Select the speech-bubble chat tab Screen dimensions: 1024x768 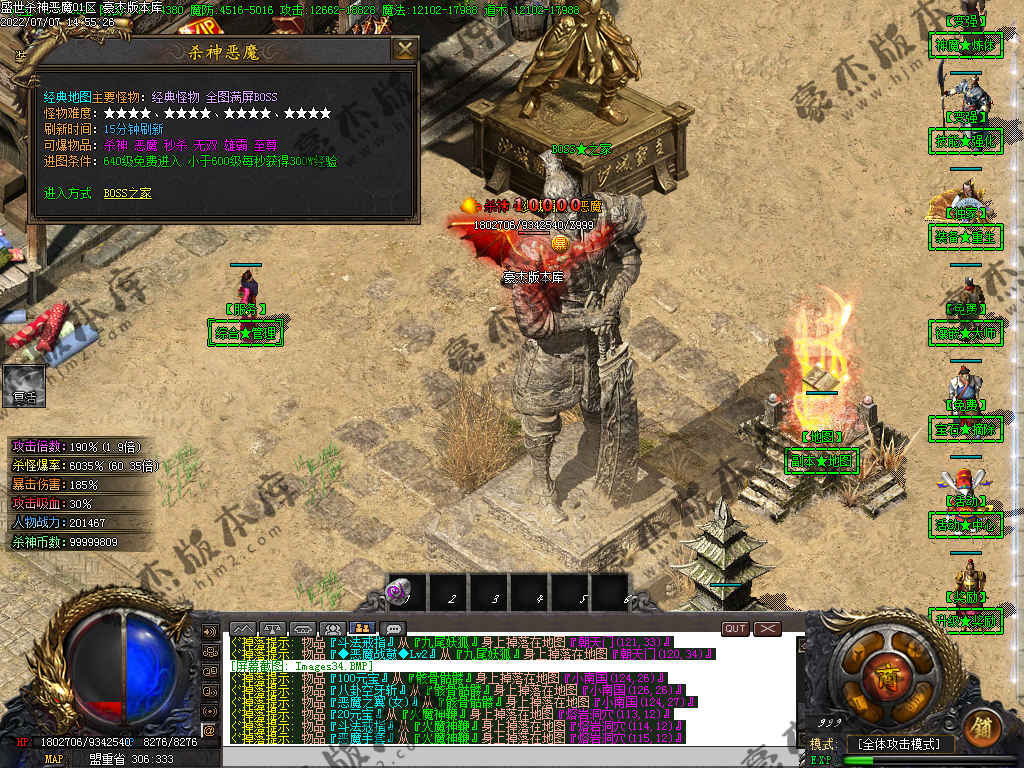click(394, 629)
